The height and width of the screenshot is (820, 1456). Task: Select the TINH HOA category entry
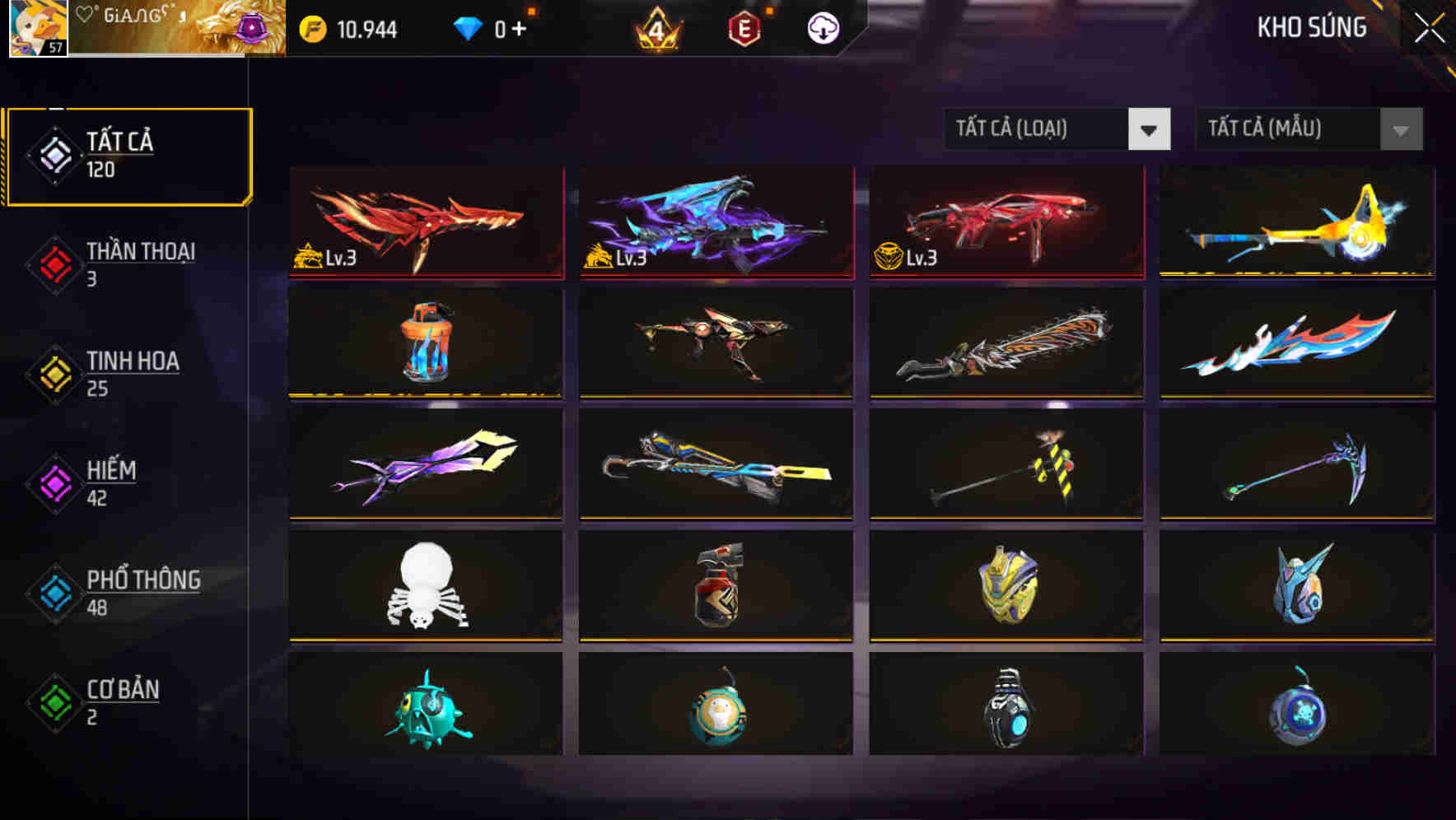tap(133, 362)
